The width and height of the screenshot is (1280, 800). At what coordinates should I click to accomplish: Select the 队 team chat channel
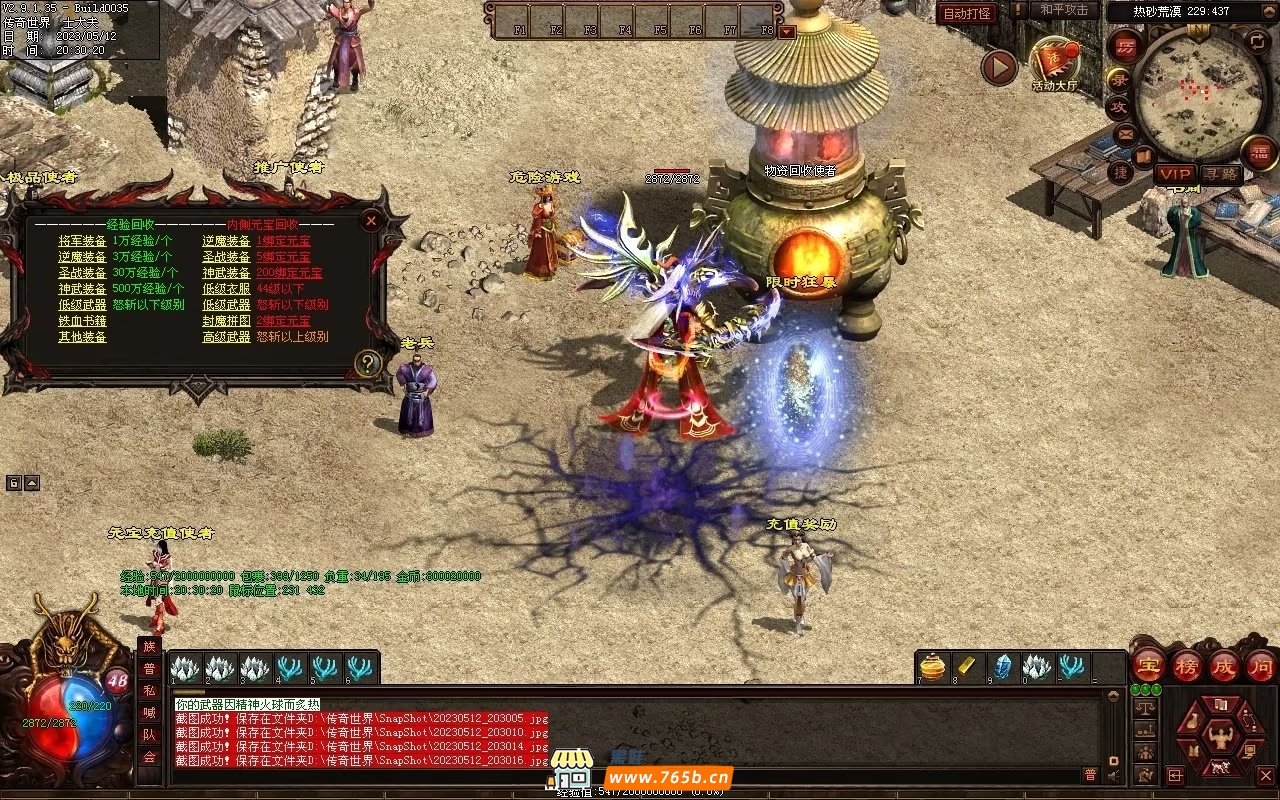(x=149, y=735)
